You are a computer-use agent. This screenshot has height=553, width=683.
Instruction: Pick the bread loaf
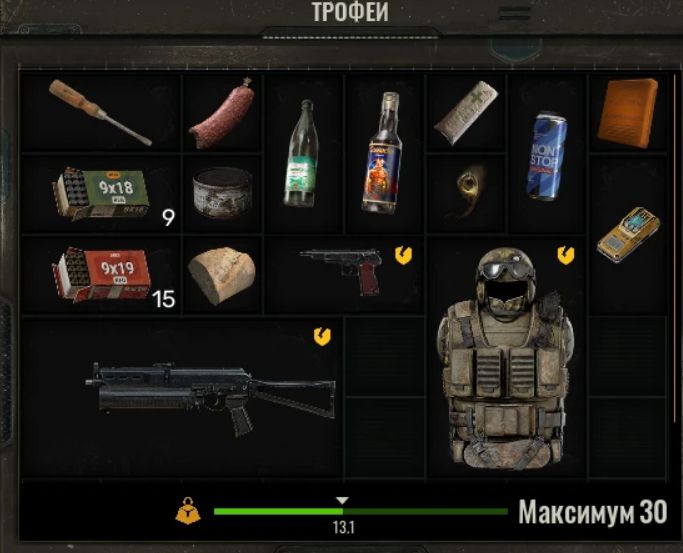[x=220, y=275]
